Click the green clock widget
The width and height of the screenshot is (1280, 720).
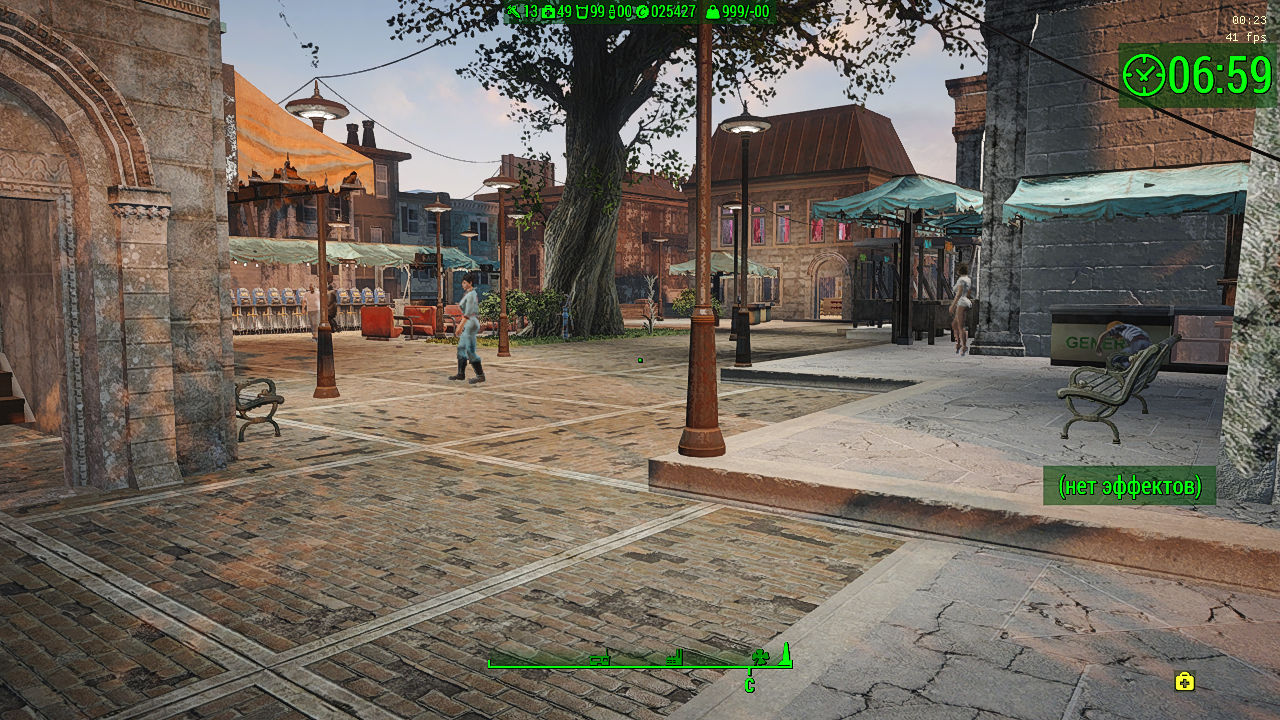(x=1197, y=75)
